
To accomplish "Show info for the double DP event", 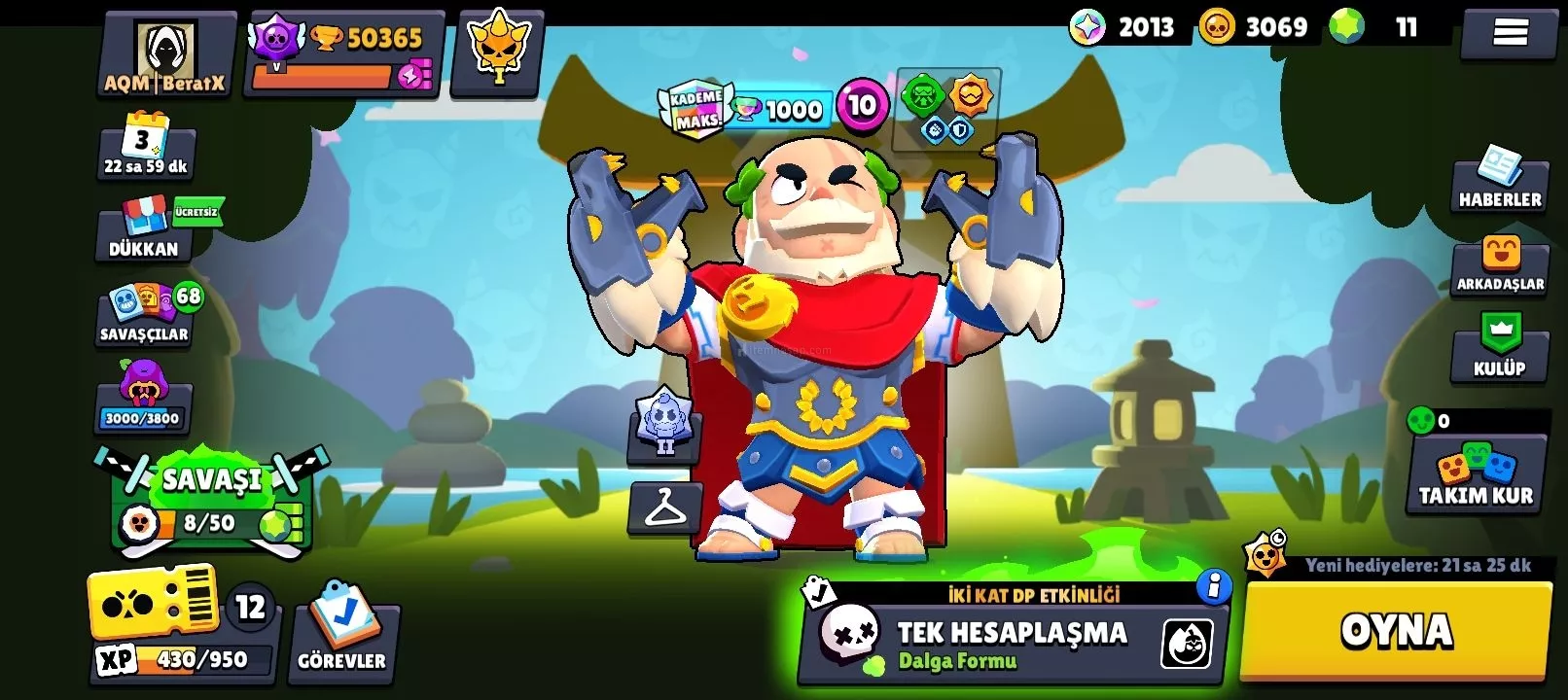I will pos(1213,586).
